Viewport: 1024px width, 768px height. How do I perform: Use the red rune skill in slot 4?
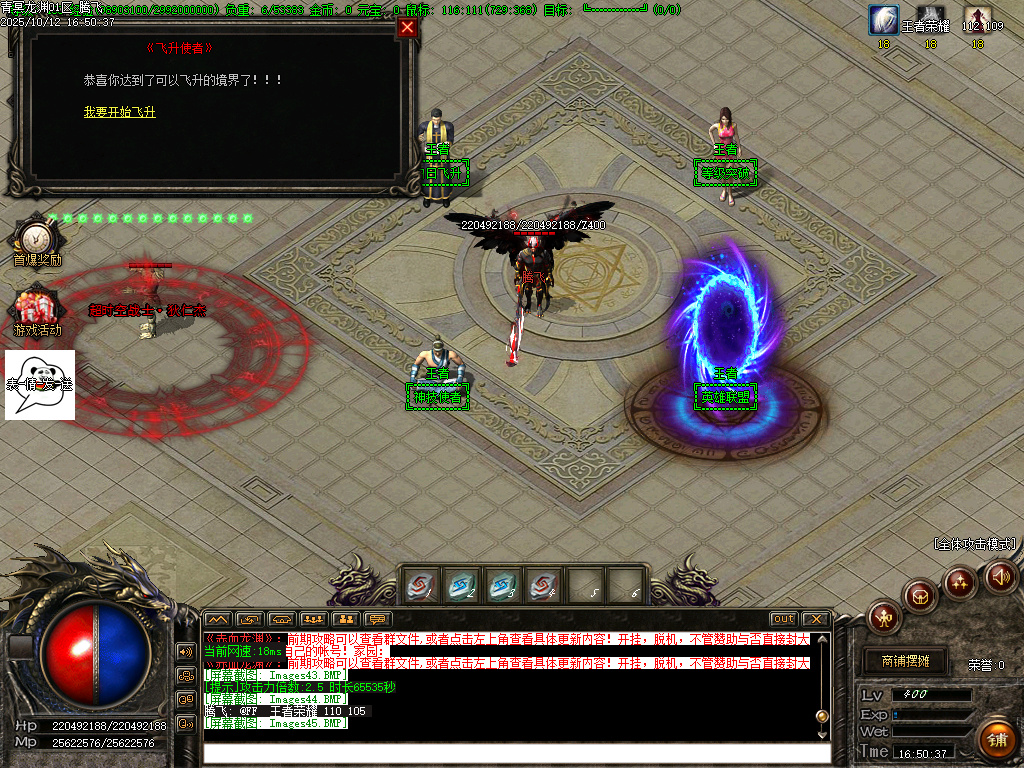click(544, 585)
